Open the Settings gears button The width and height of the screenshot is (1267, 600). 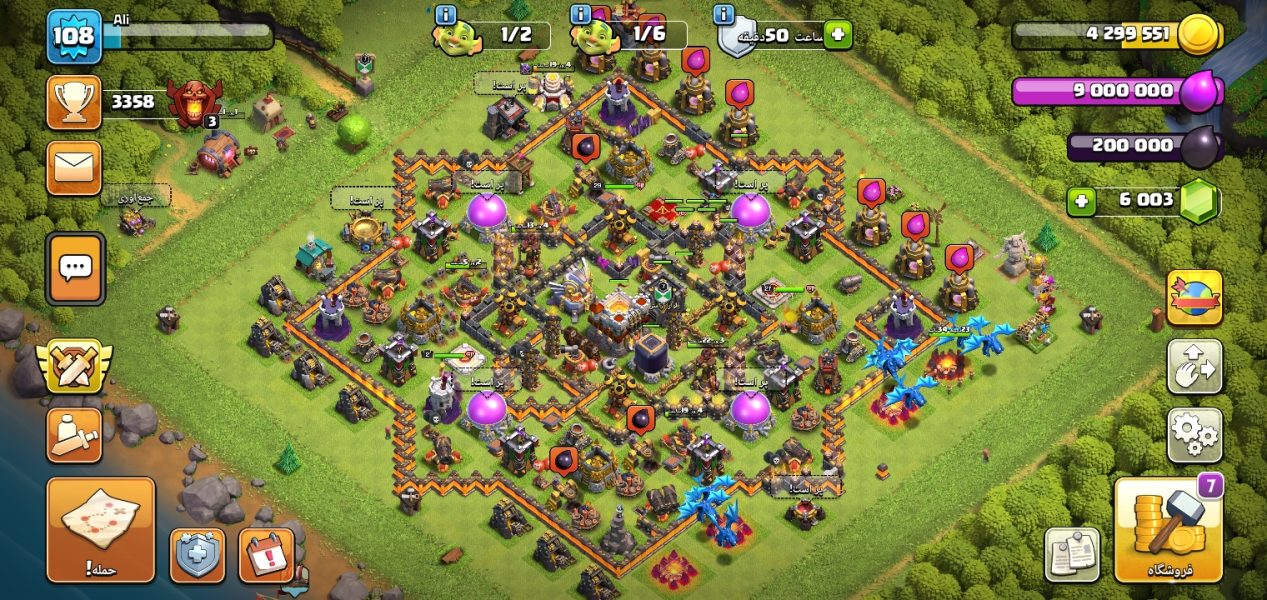point(1194,435)
